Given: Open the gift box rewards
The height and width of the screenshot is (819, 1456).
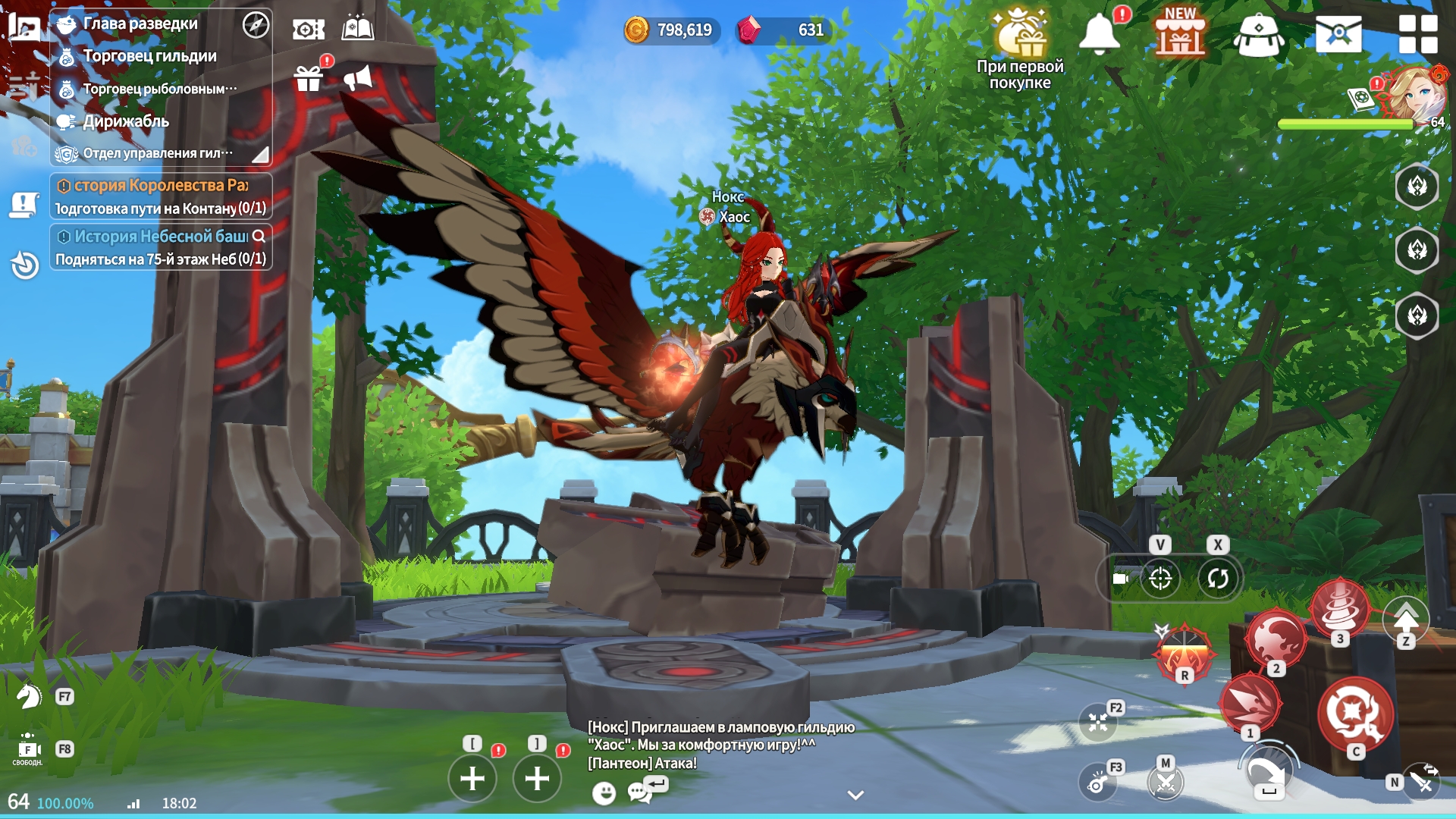Looking at the screenshot, I should pos(309,77).
